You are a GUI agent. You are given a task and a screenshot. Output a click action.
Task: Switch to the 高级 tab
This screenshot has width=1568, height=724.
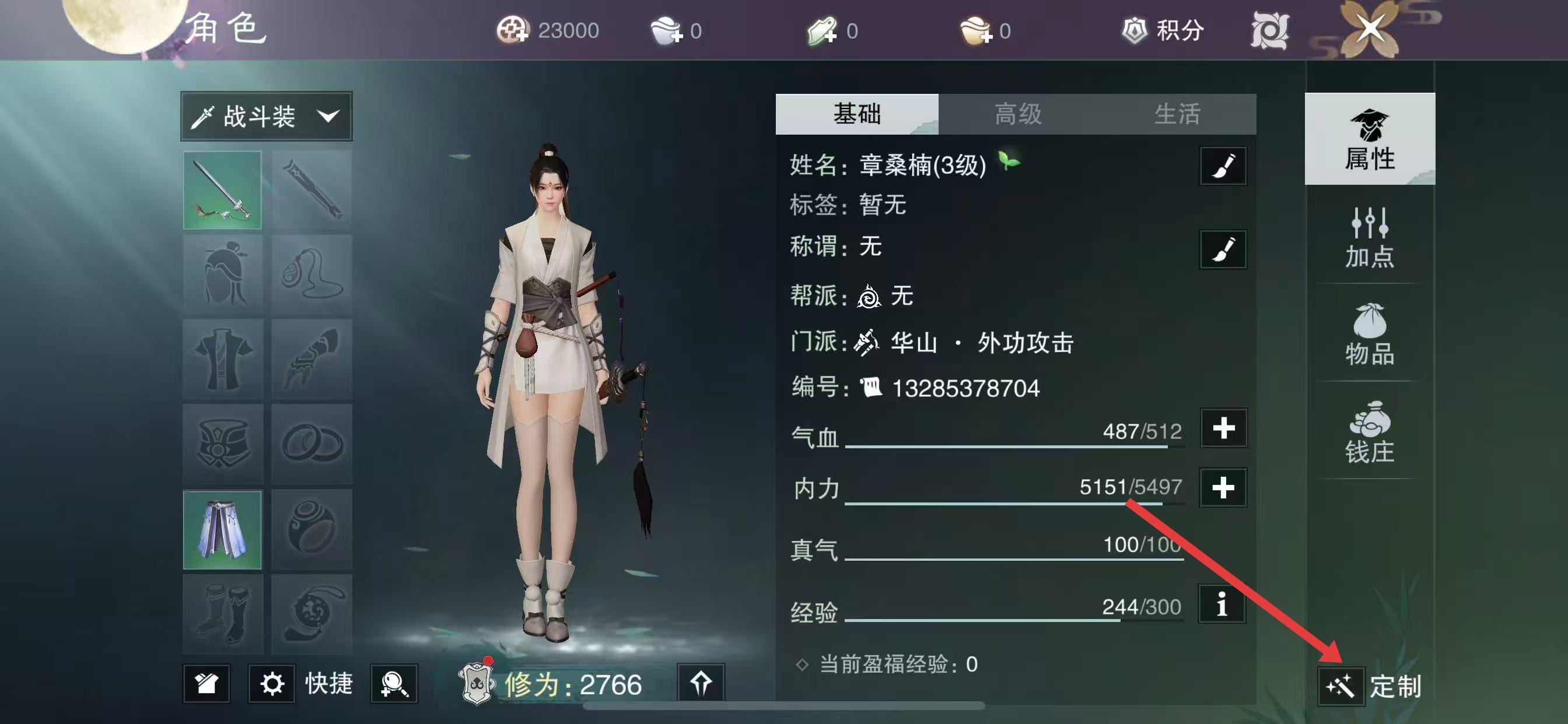[x=1018, y=114]
